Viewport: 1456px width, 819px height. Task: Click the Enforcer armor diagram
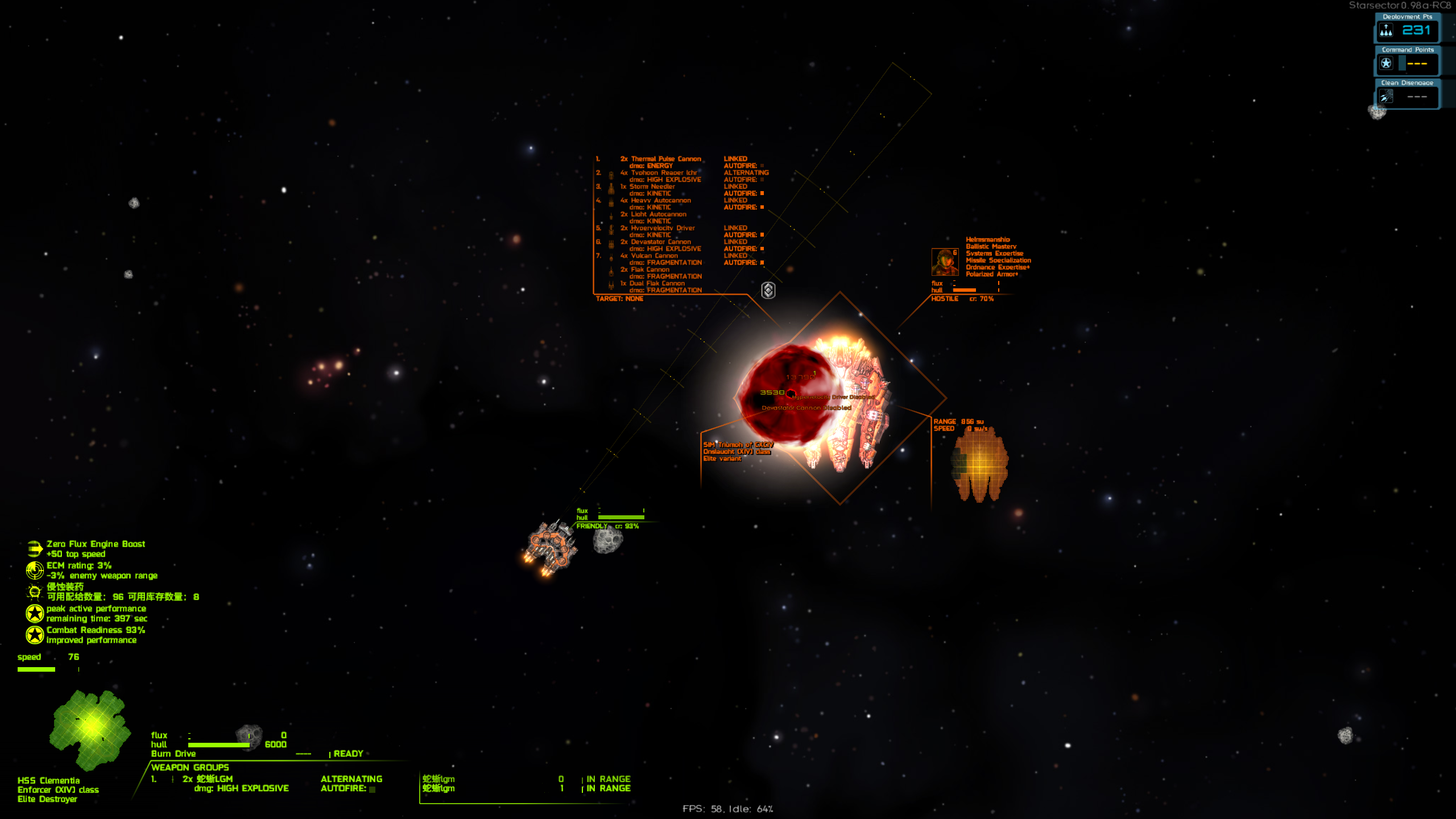click(90, 729)
